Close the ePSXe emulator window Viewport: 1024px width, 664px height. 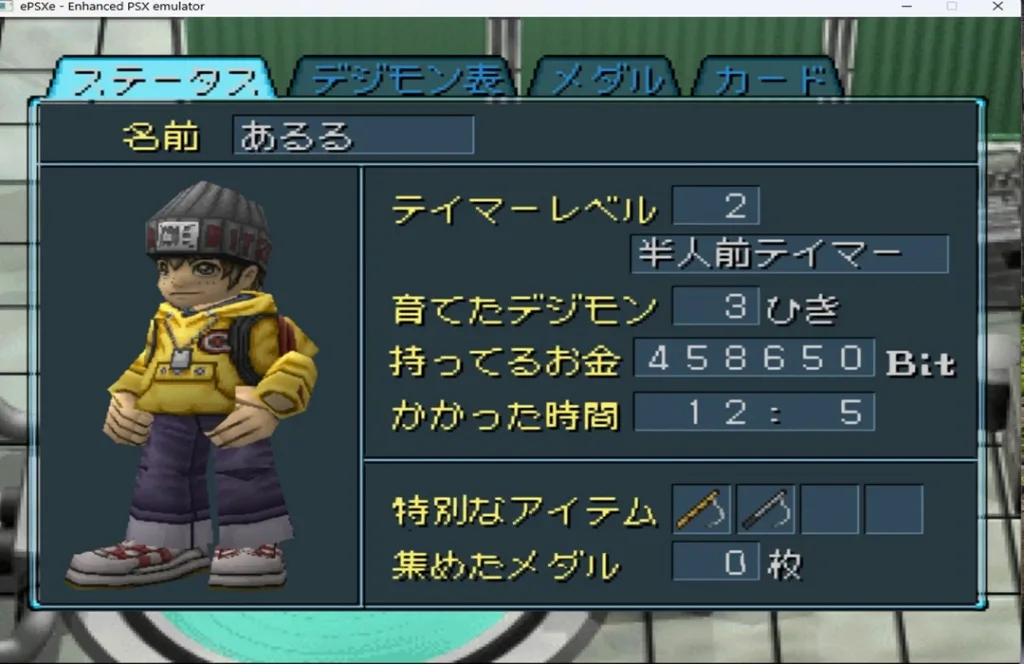point(997,7)
